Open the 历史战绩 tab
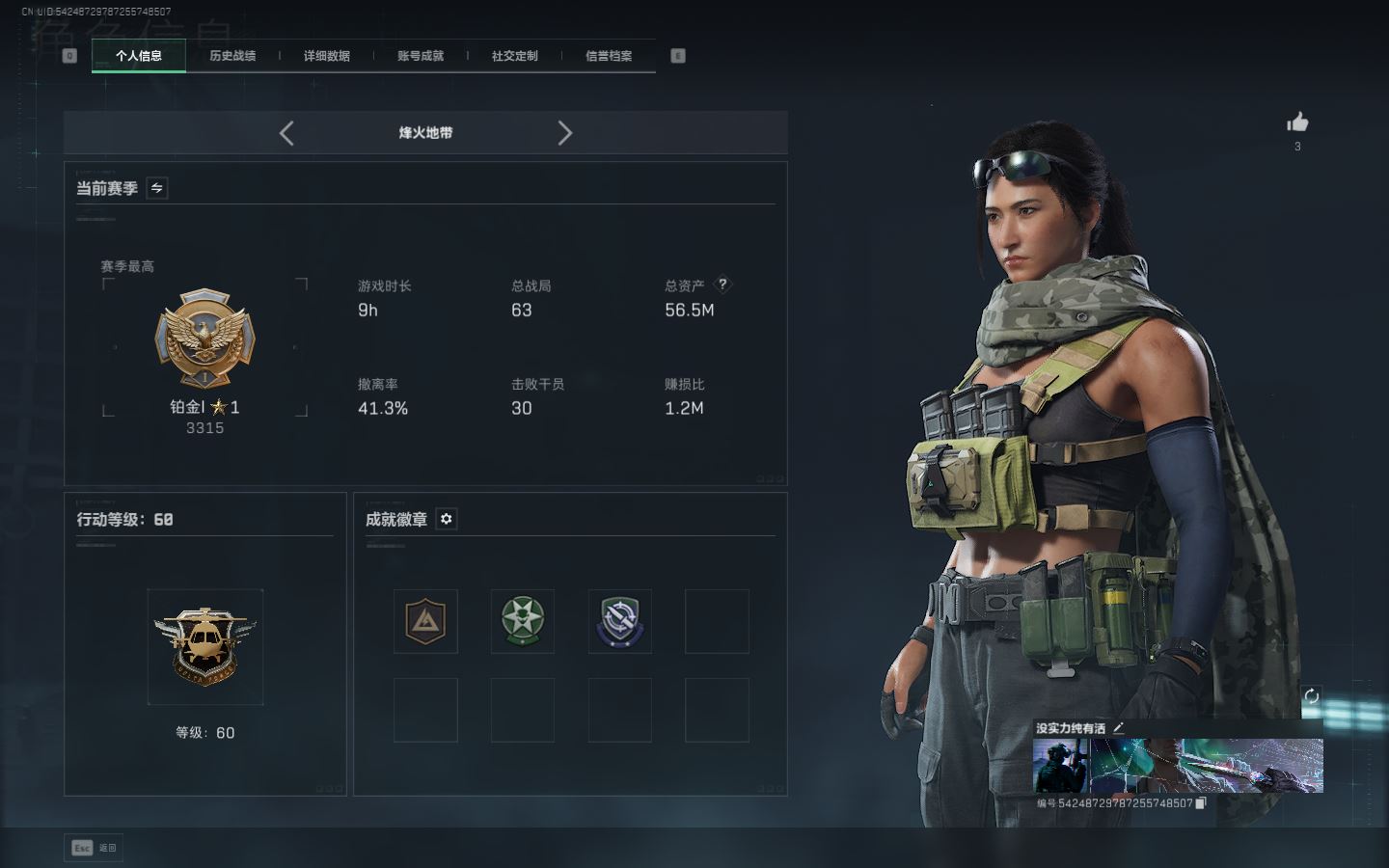The image size is (1389, 868). tap(232, 56)
